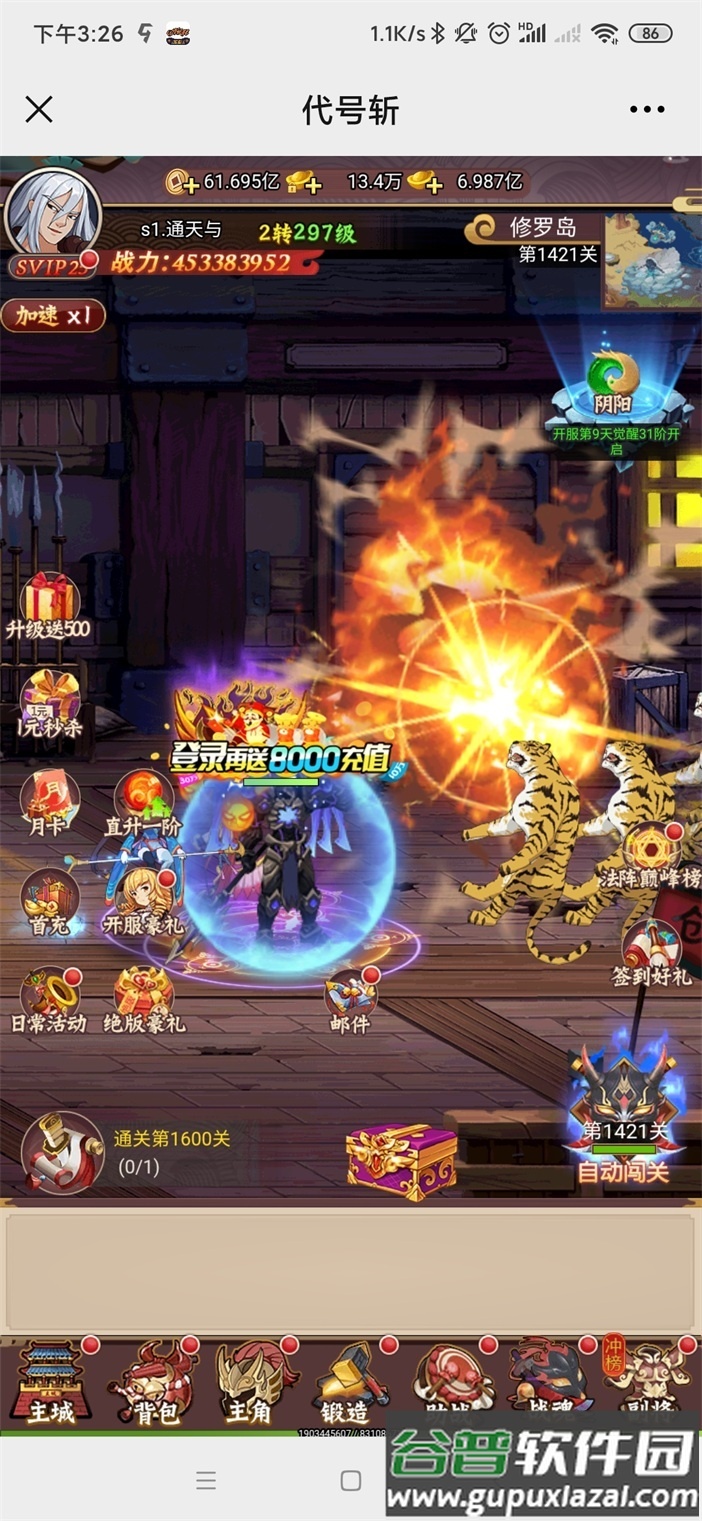
Task: Switch to the 锻造 forging tab
Action: 345,1385
